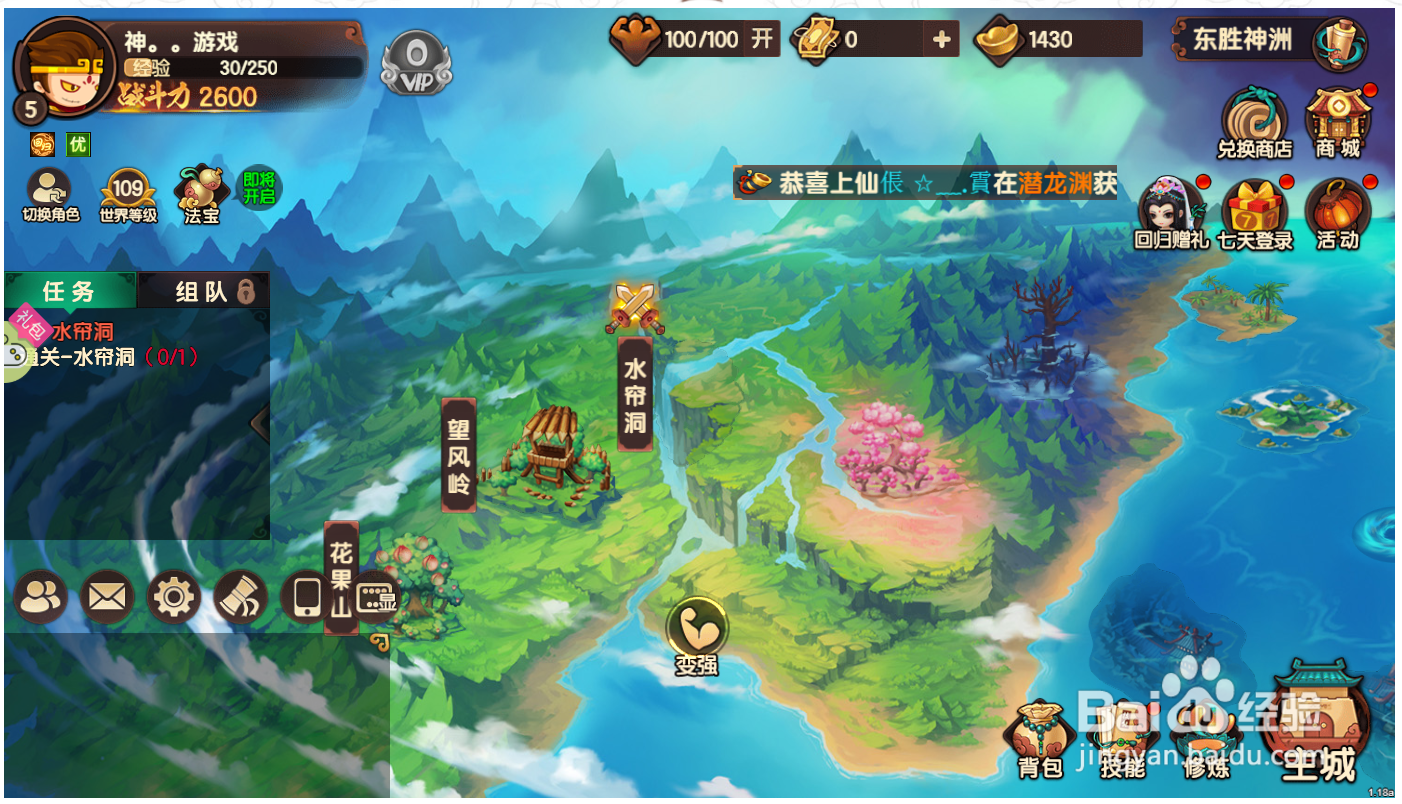The height and width of the screenshot is (804, 1402).
Task: Switch to the 任务 tab
Action: click(x=69, y=291)
